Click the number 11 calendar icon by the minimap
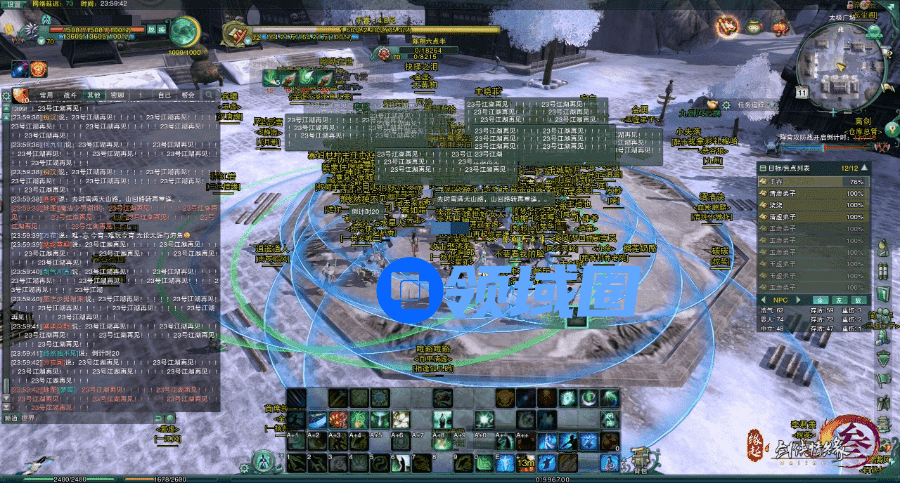The width and height of the screenshot is (900, 483). click(802, 91)
